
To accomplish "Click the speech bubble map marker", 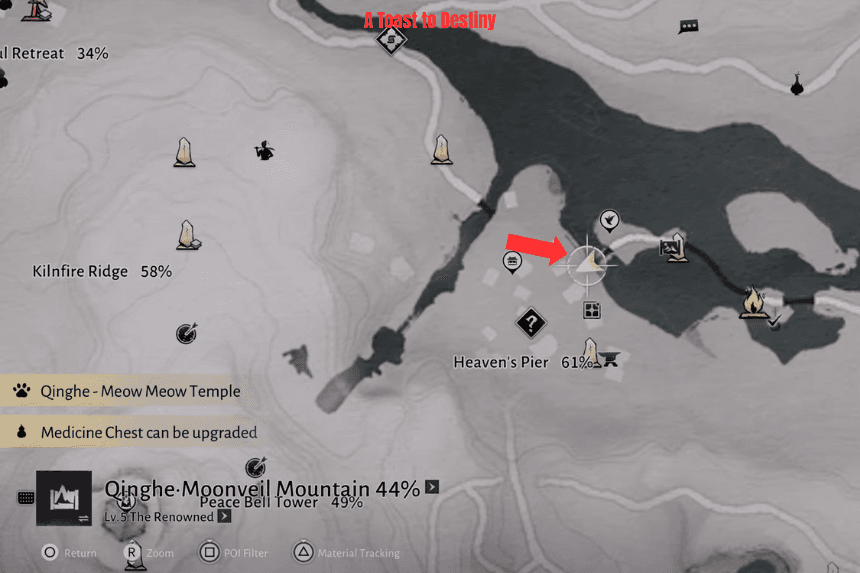I will pos(688,27).
